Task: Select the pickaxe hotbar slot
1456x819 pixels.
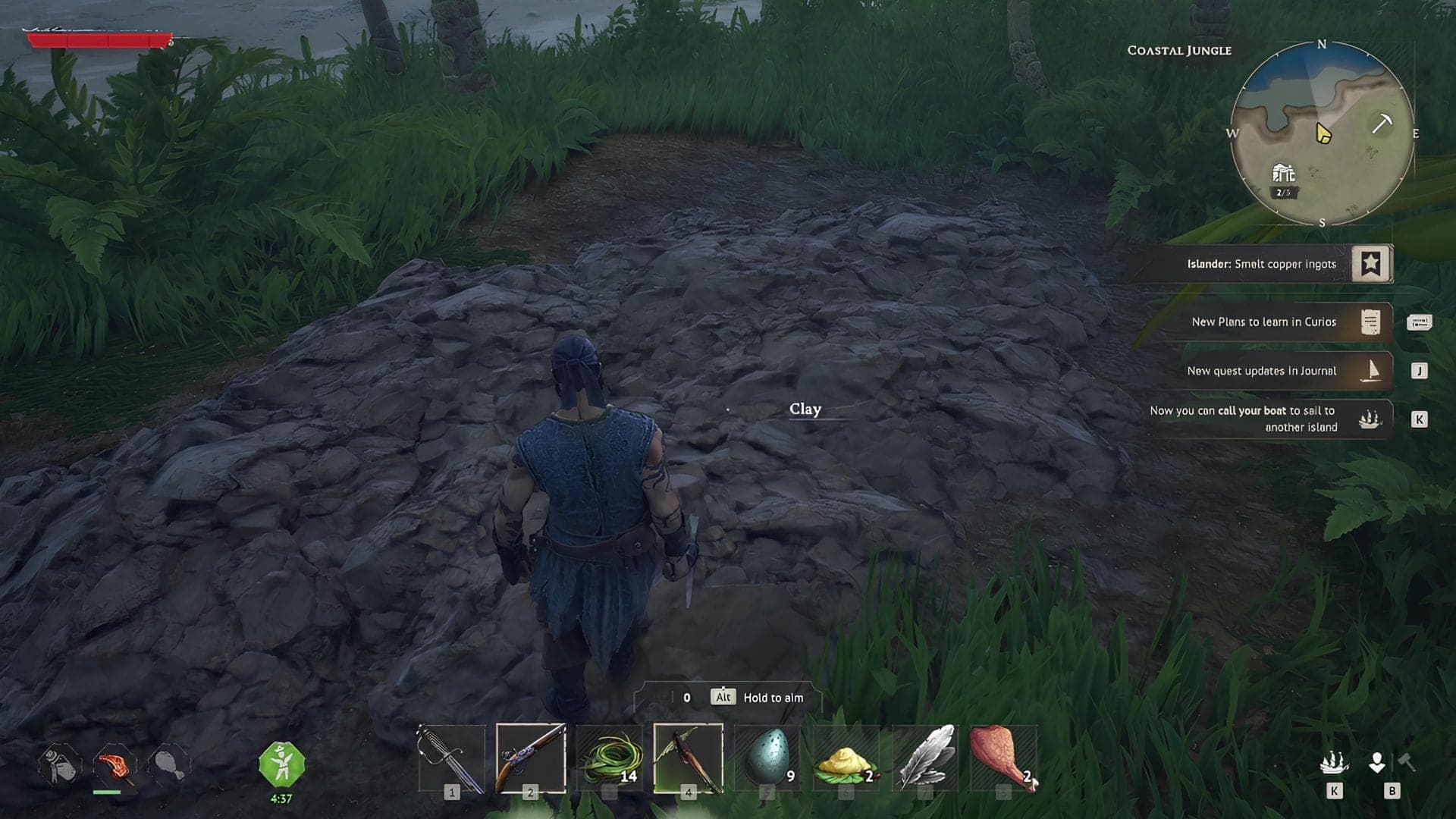Action: [x=688, y=758]
